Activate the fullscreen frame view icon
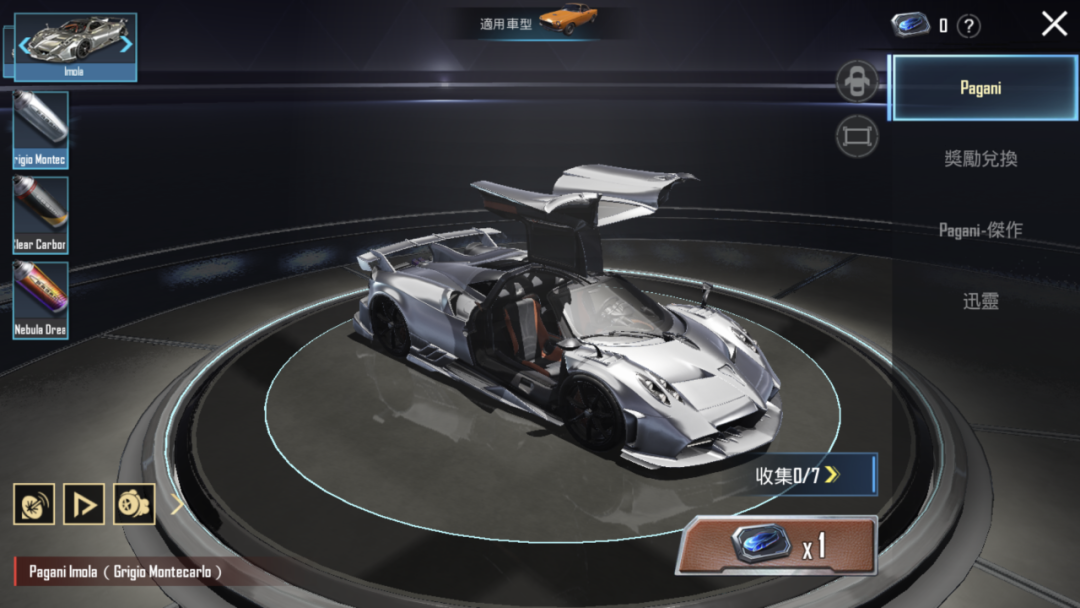 point(857,137)
